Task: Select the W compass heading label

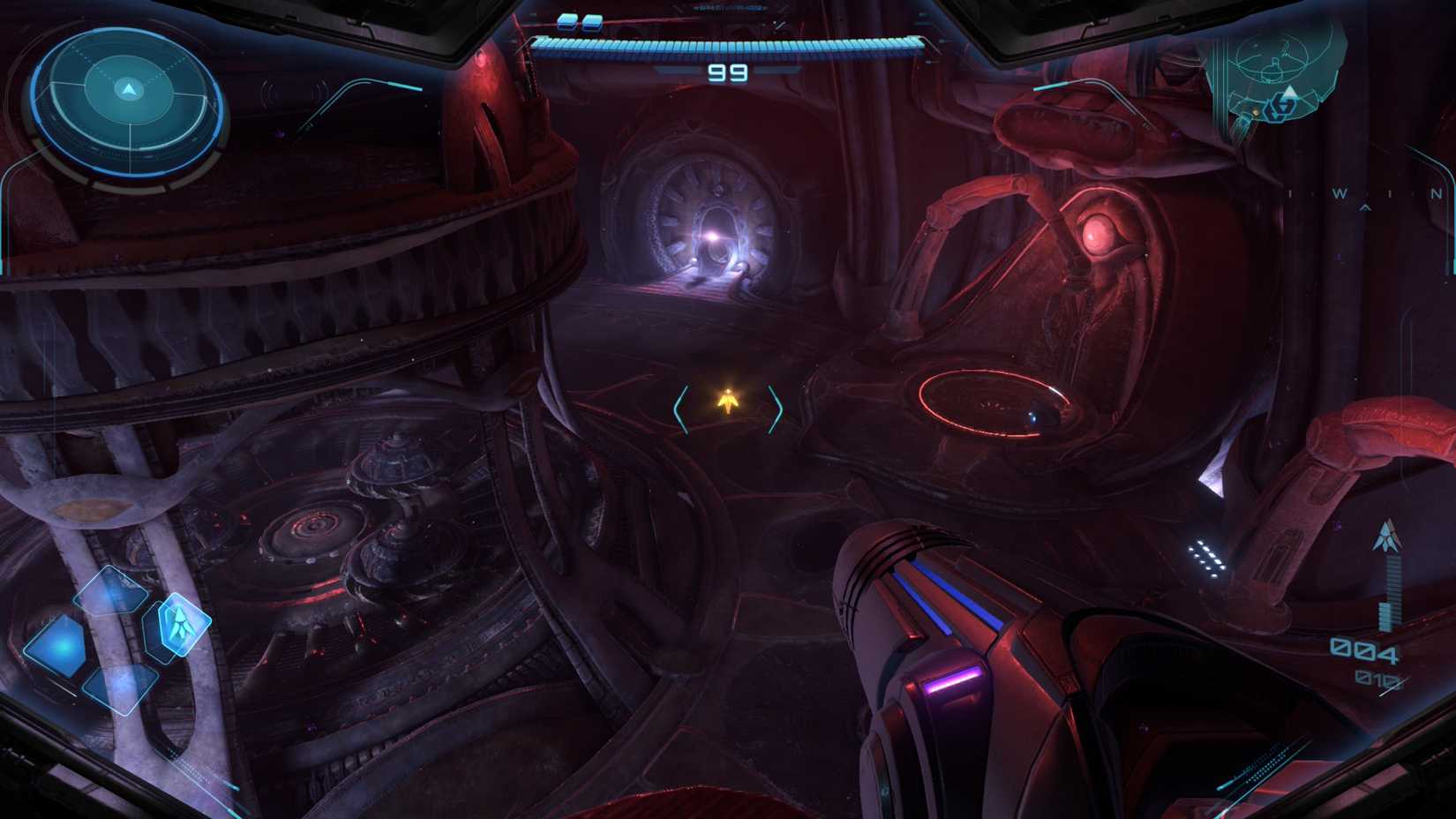Action: tap(1340, 192)
